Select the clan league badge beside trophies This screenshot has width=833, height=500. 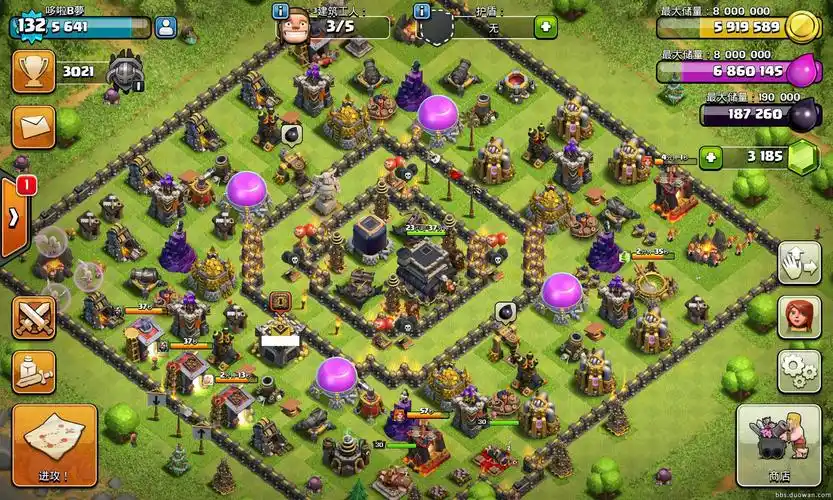pos(125,71)
